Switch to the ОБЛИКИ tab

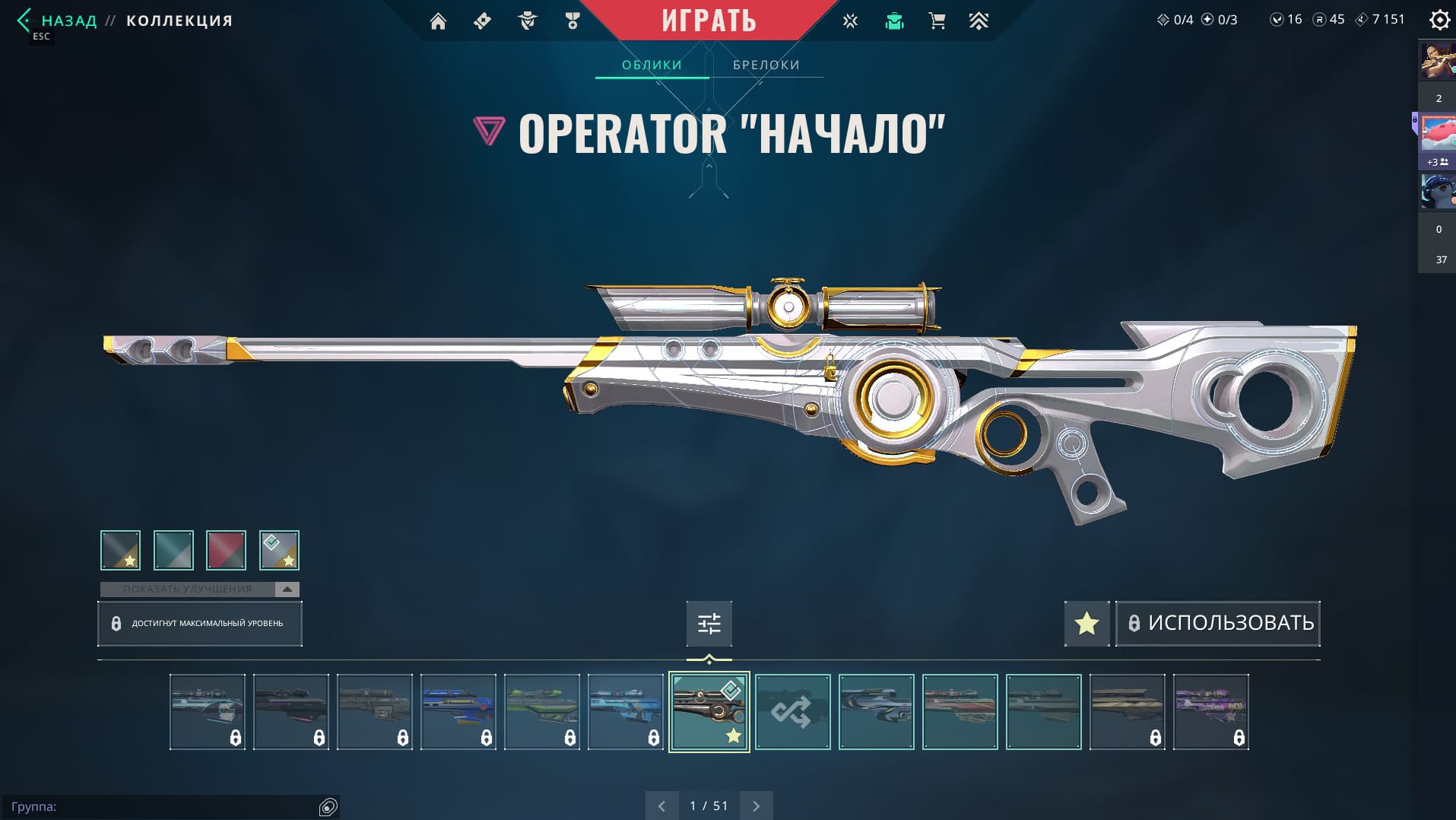(652, 65)
